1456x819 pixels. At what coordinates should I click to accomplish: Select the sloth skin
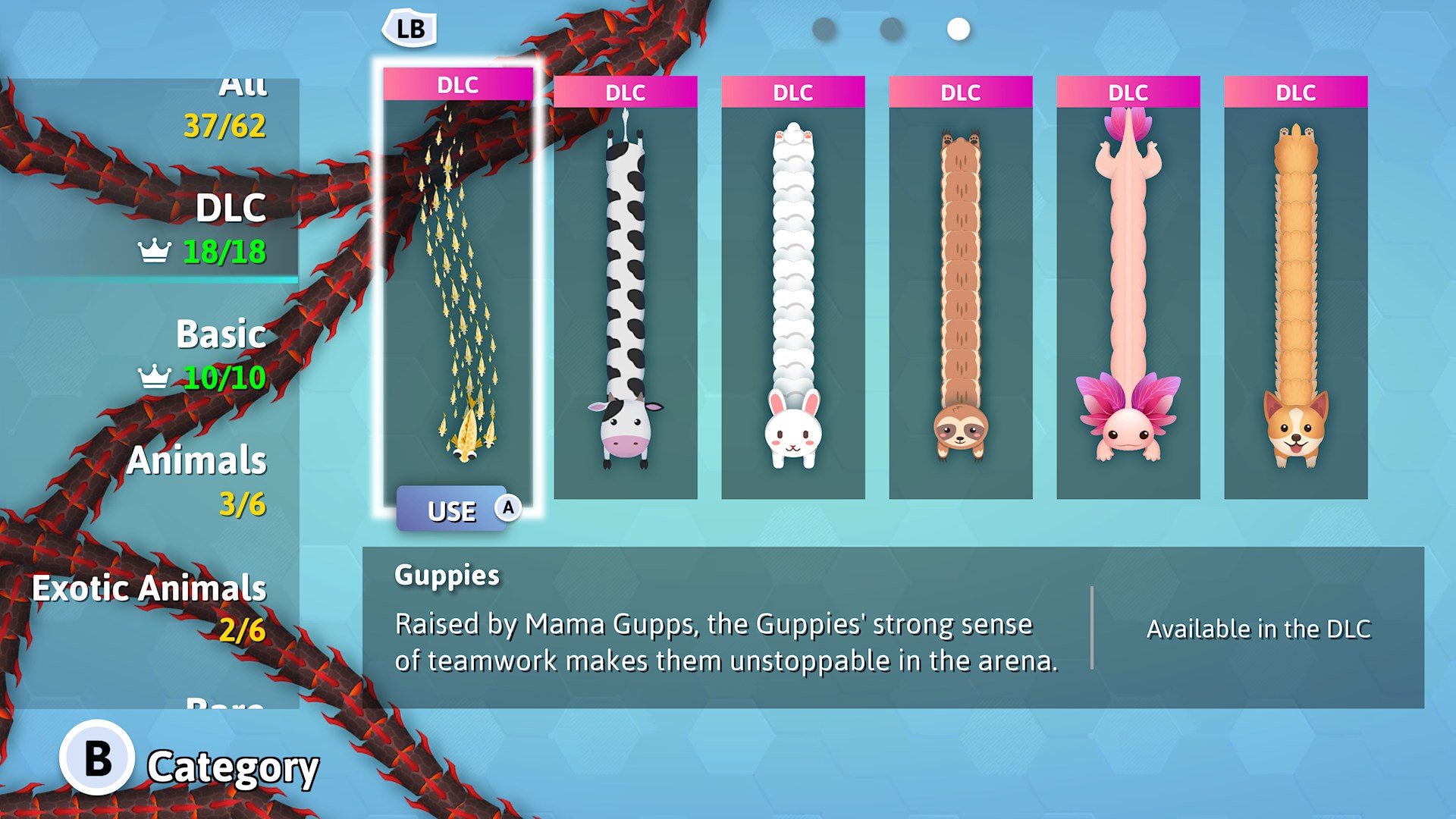click(962, 288)
